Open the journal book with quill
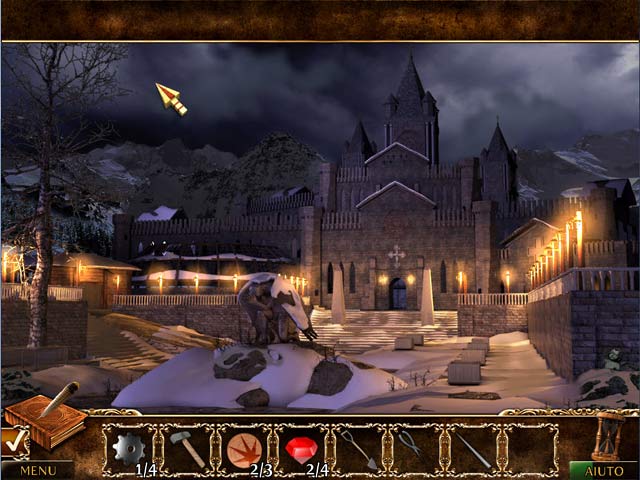640x480 pixels. (x=45, y=418)
